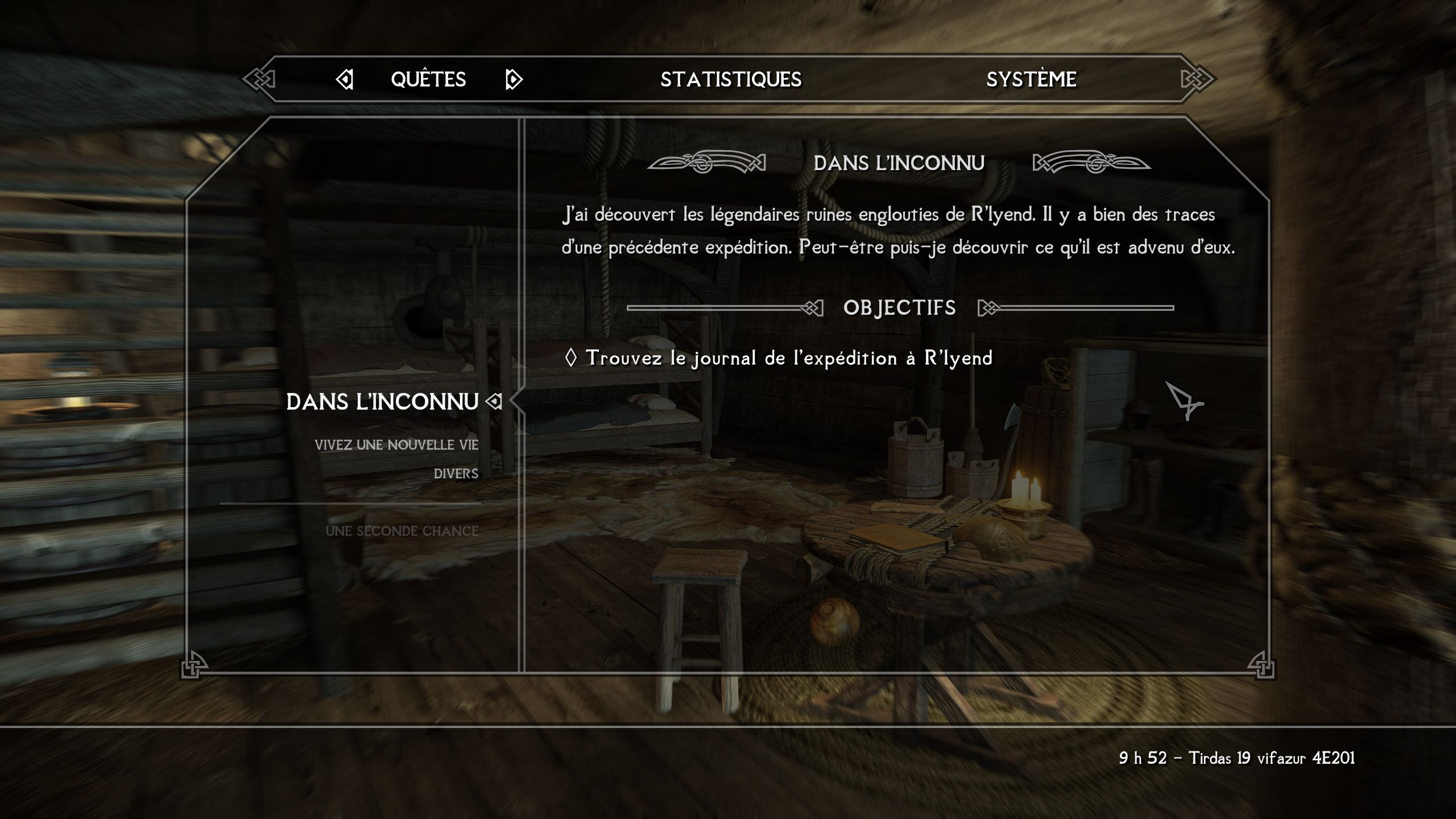Screen dimensions: 1456x819
Task: Click the right arrow beside Quêtes
Action: [x=513, y=80]
